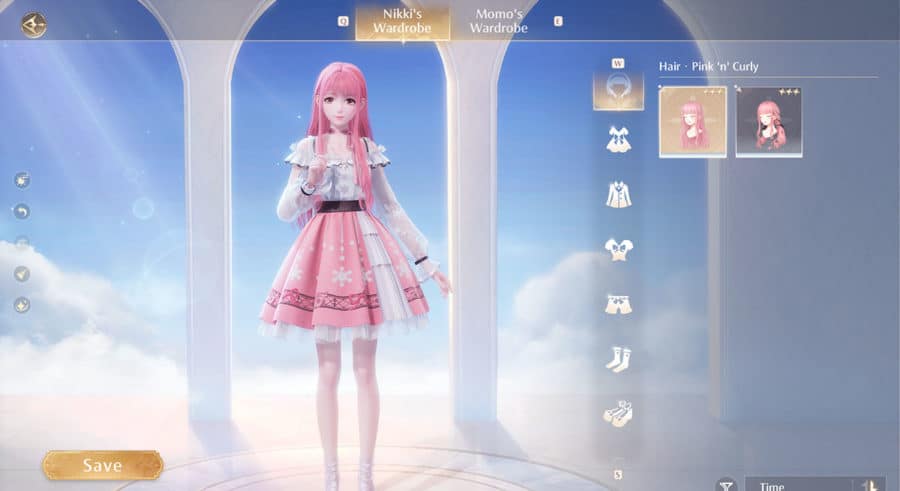Click the undo arrow icon

[22, 211]
